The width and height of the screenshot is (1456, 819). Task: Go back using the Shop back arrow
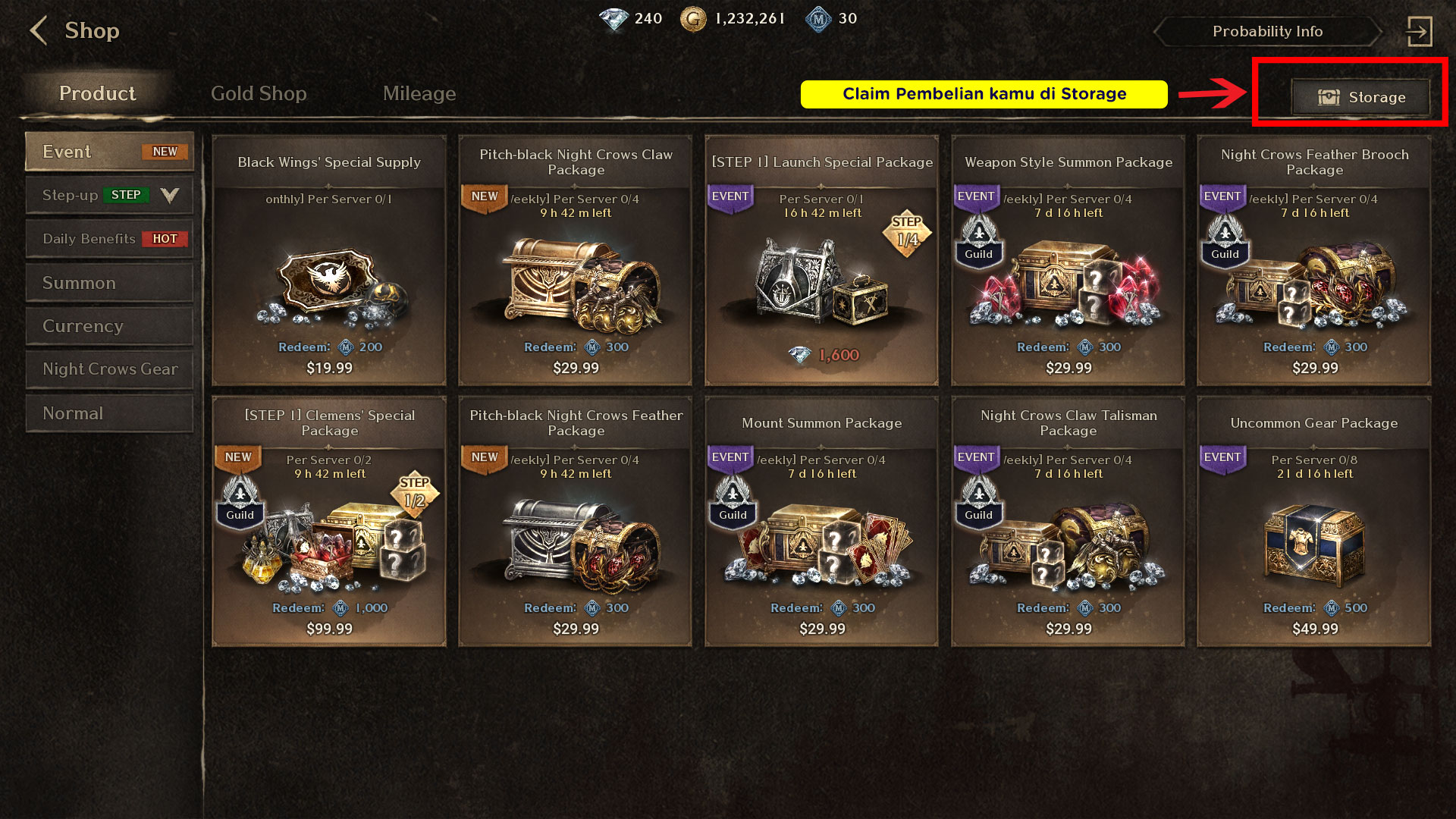click(x=38, y=31)
